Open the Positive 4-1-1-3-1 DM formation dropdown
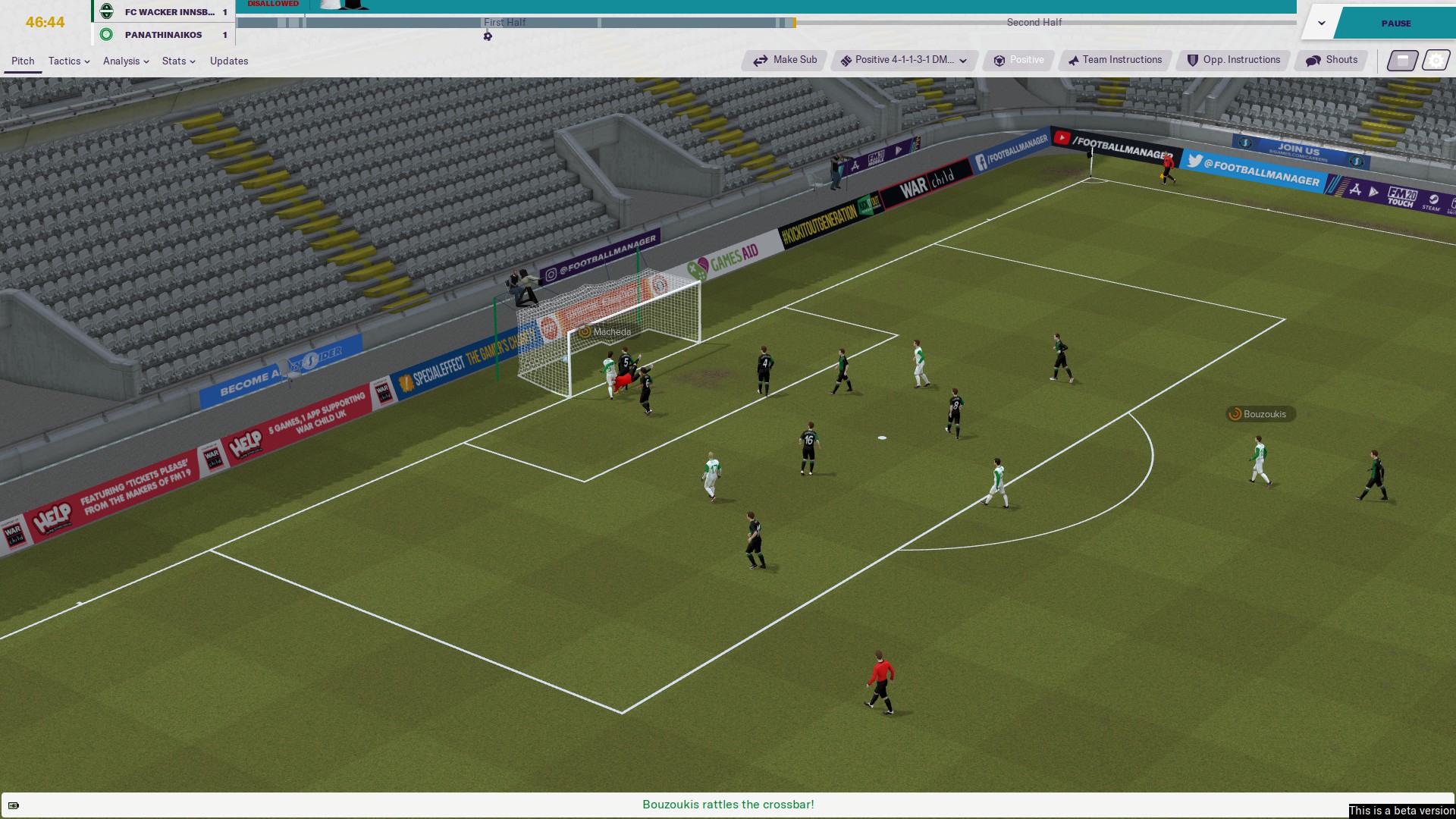1456x819 pixels. (904, 60)
